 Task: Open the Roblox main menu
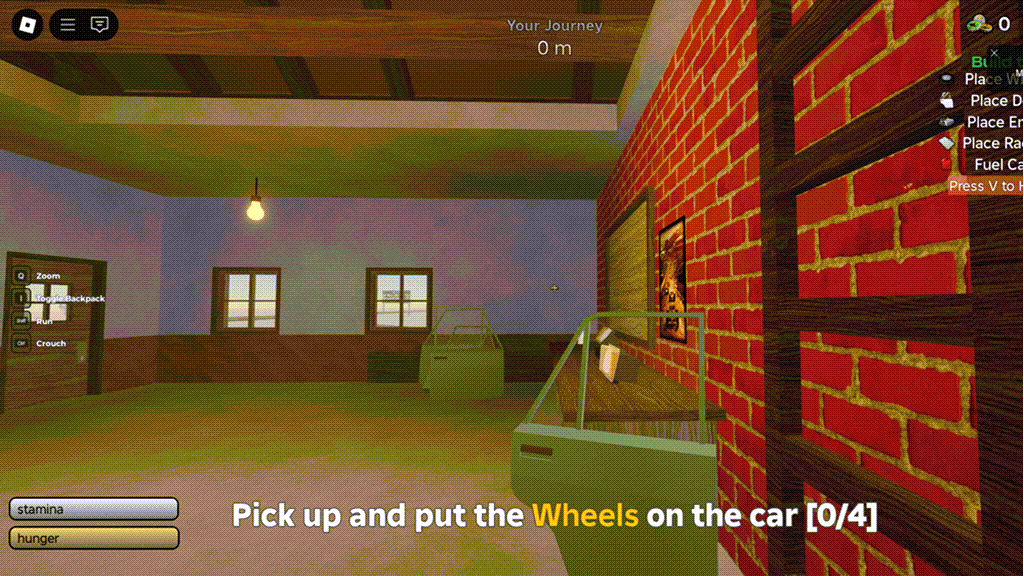[27, 25]
